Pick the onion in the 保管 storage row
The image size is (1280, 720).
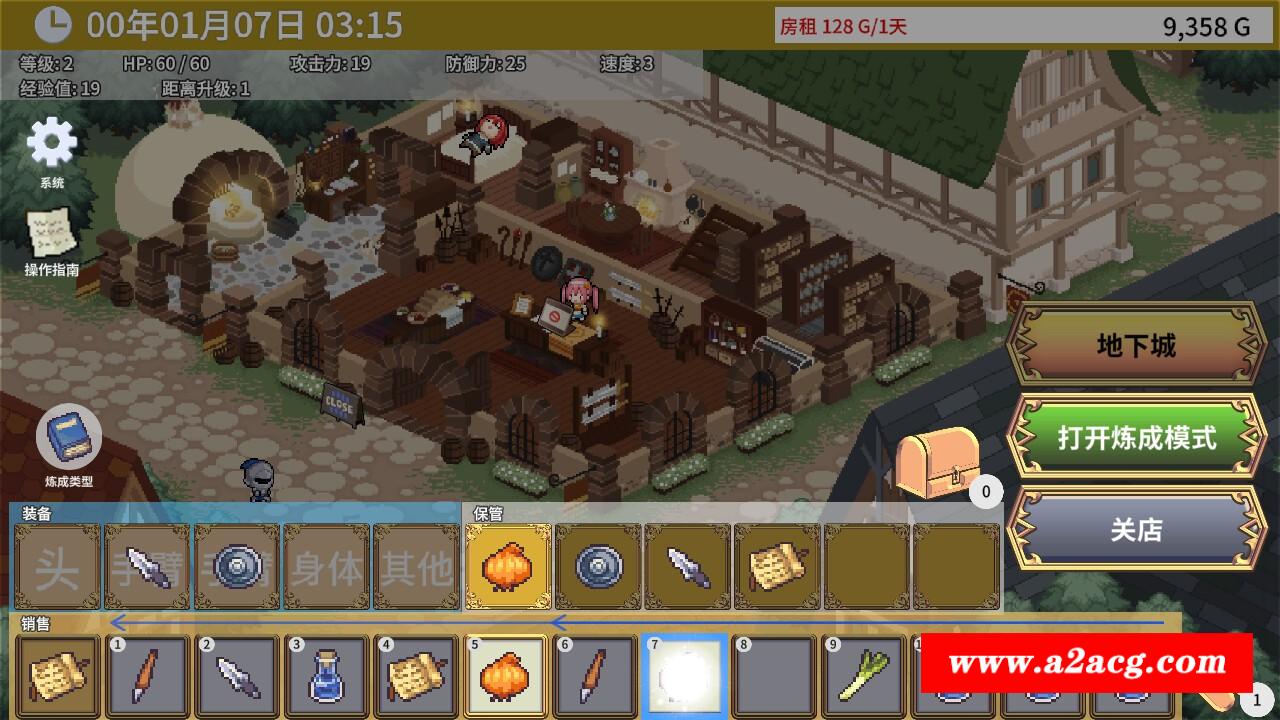click(507, 567)
